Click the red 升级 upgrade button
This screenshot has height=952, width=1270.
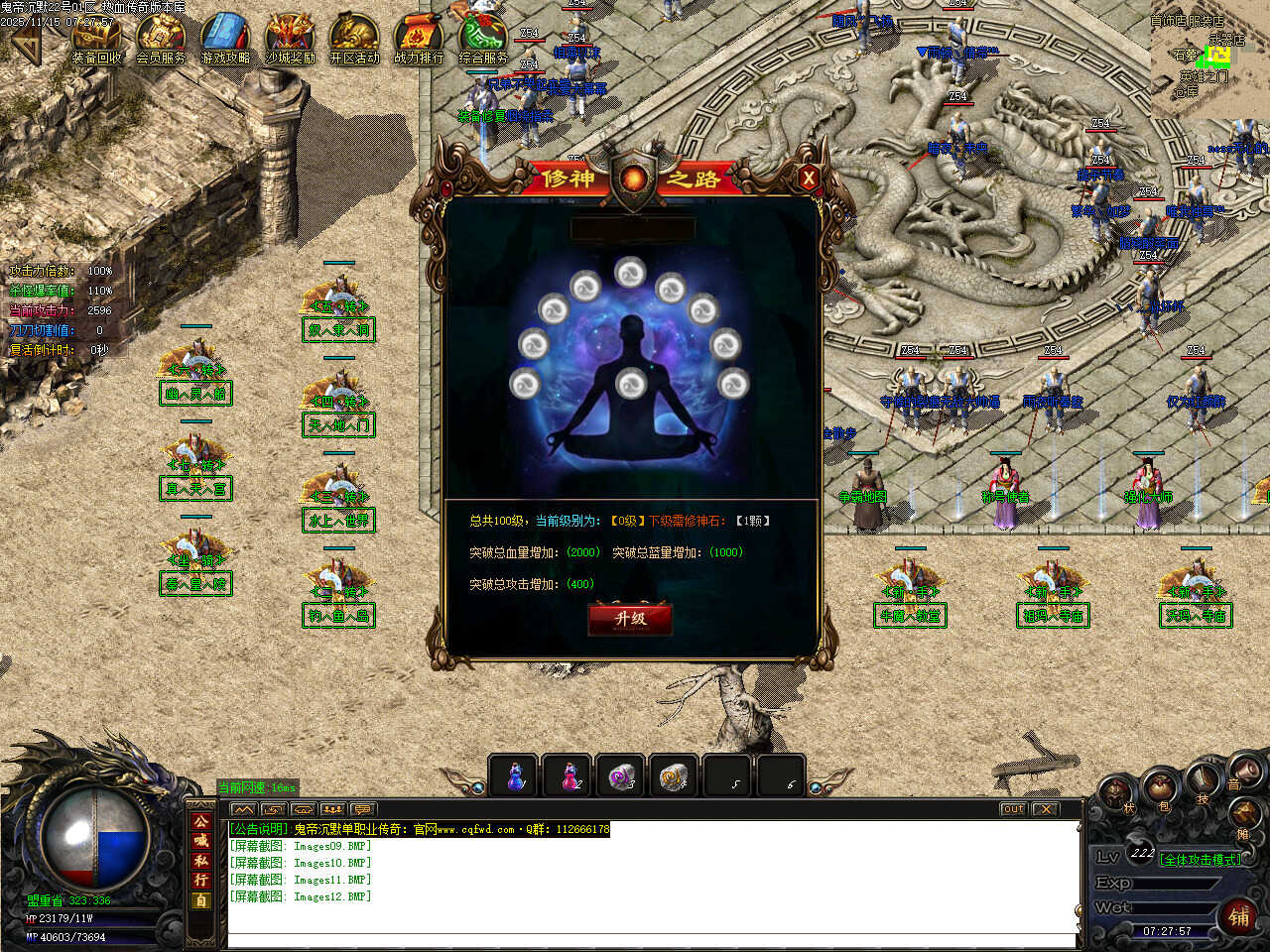coord(630,619)
